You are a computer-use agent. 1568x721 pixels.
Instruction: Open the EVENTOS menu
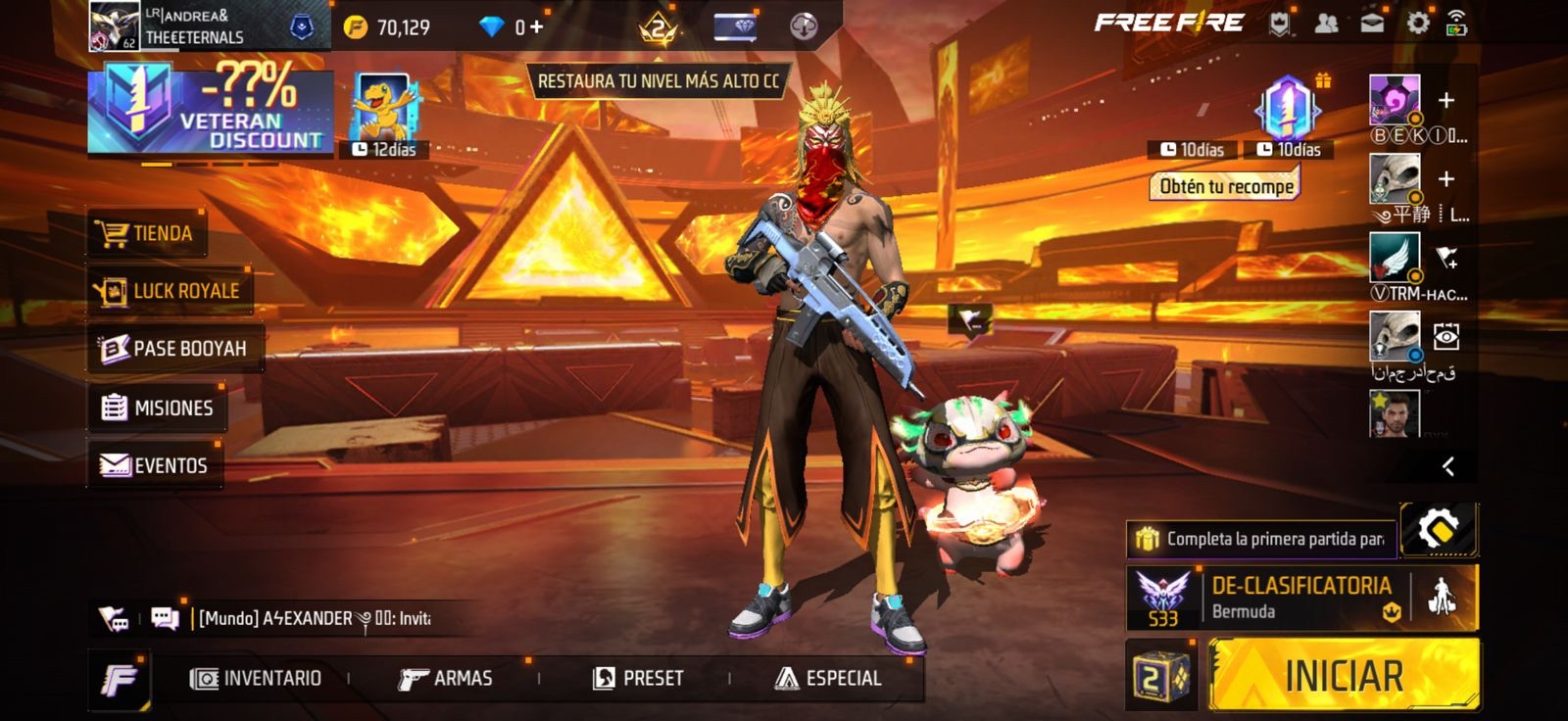click(155, 465)
